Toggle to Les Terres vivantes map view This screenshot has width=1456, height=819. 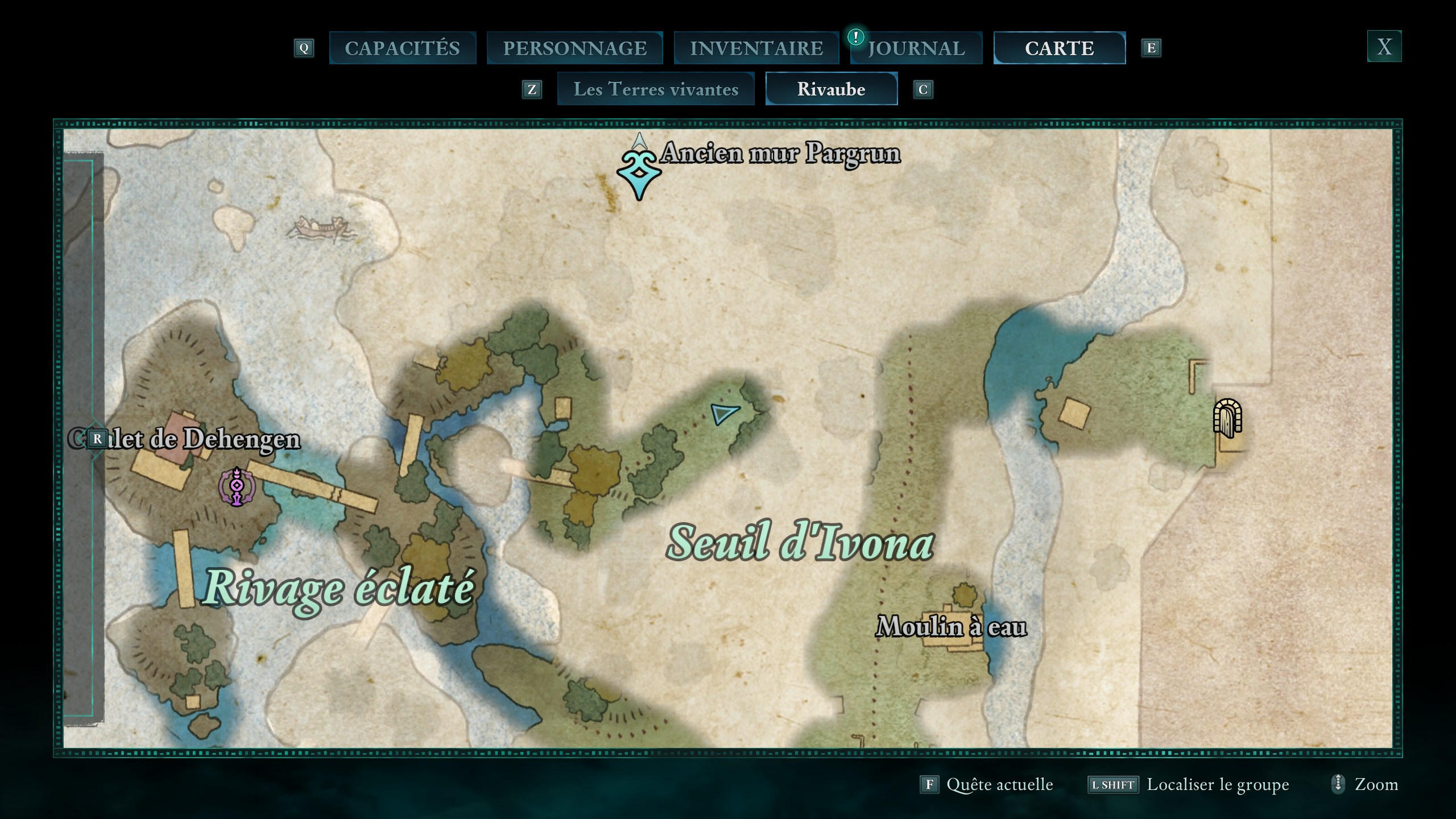[x=655, y=89]
